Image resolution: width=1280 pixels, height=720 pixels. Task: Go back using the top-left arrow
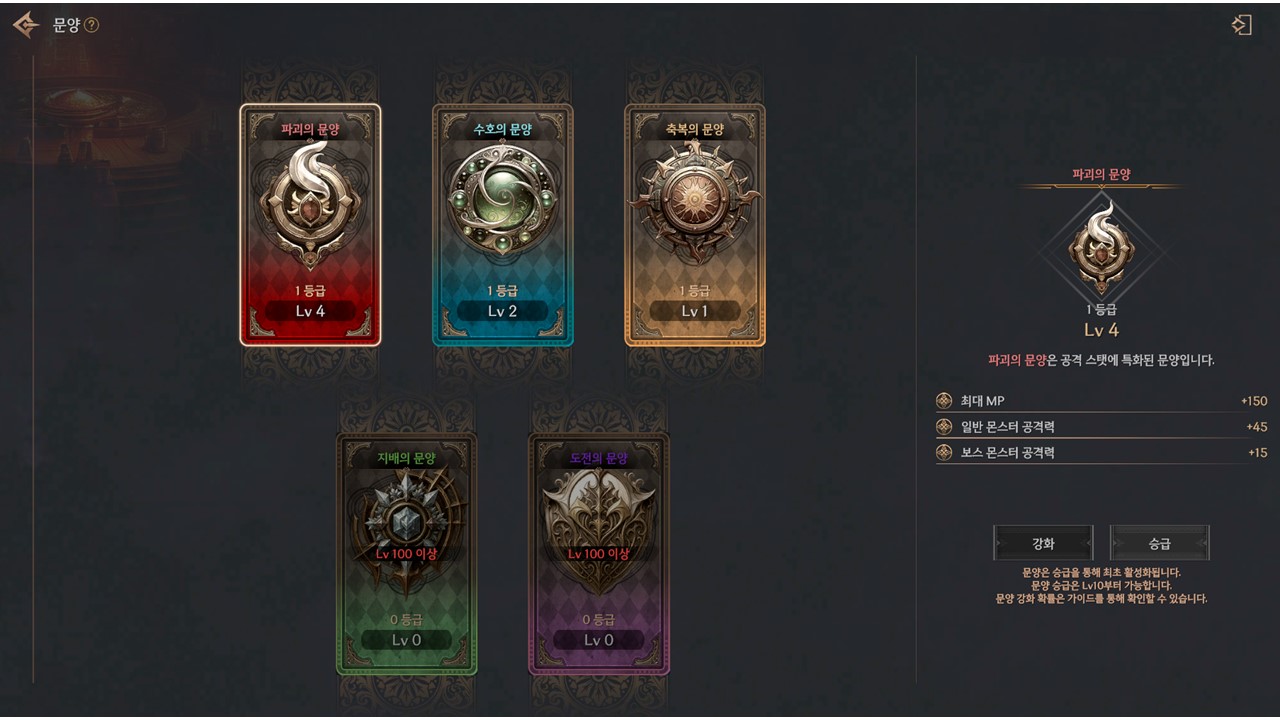(x=25, y=25)
